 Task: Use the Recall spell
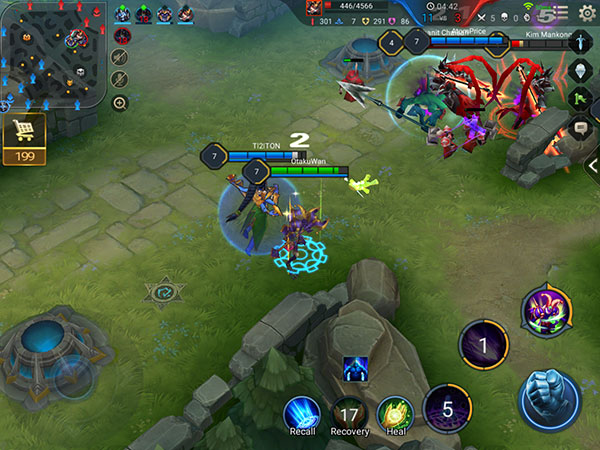(300, 413)
